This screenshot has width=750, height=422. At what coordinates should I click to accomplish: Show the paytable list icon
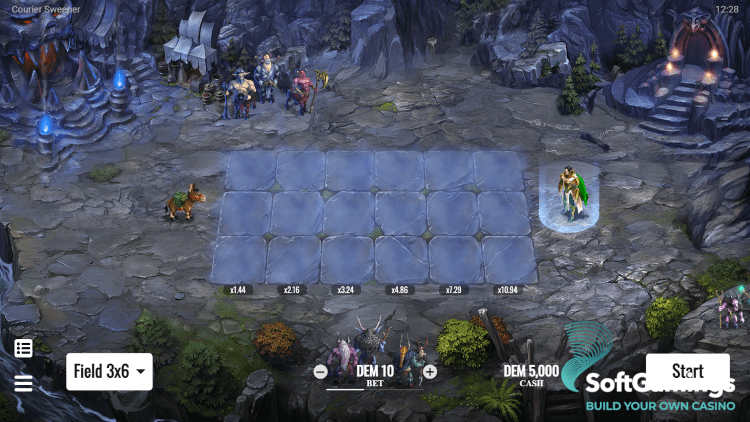23,348
